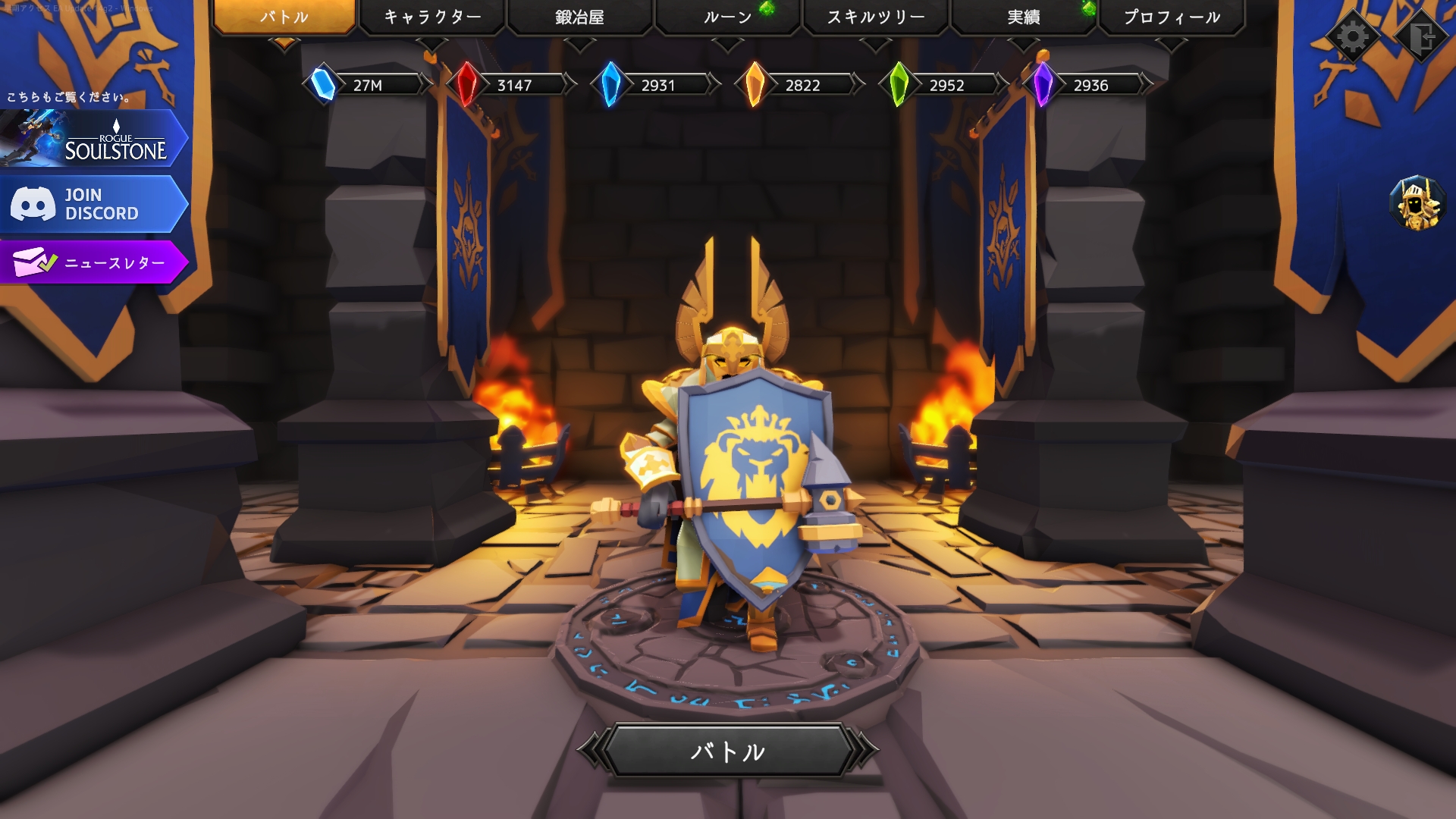Image resolution: width=1456 pixels, height=819 pixels.
Task: Open the settings gear icon
Action: [1354, 34]
